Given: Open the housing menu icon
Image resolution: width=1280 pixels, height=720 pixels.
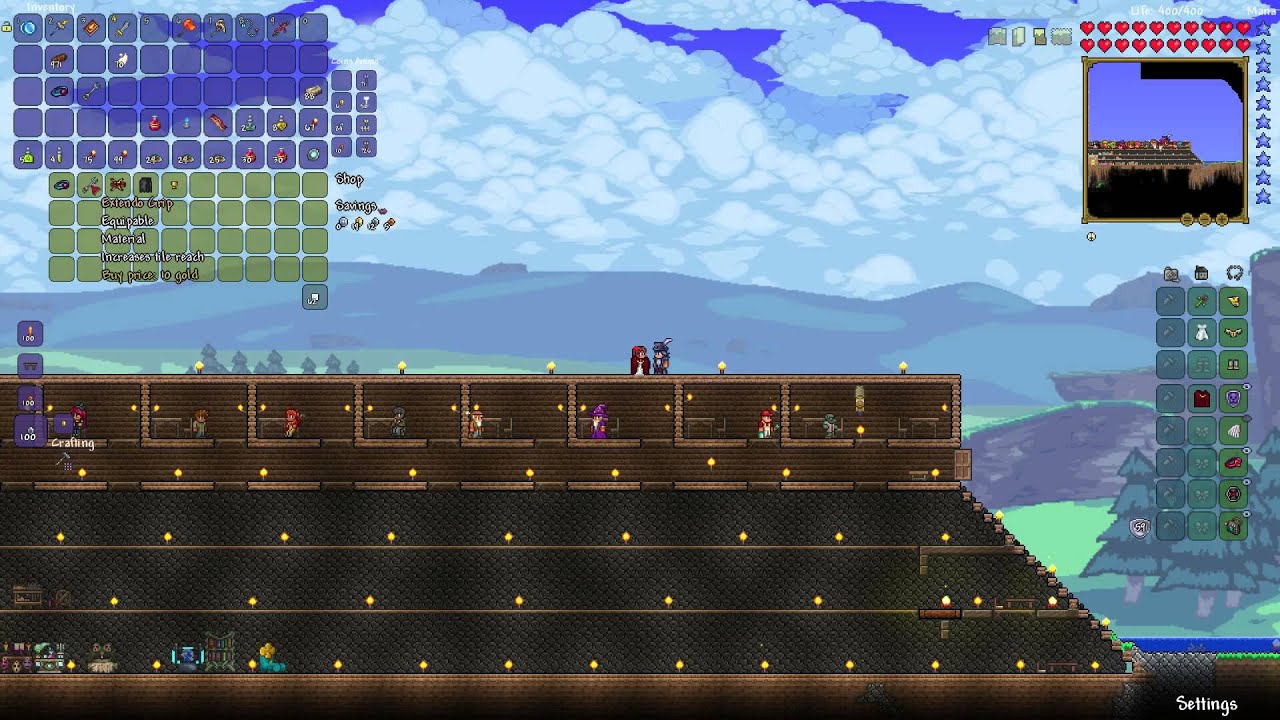Looking at the screenshot, I should (1202, 274).
